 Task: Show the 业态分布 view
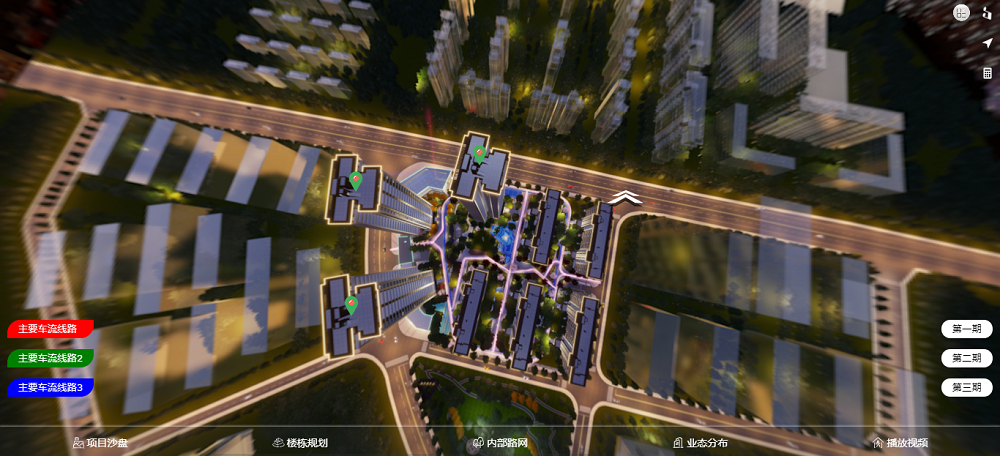700,443
